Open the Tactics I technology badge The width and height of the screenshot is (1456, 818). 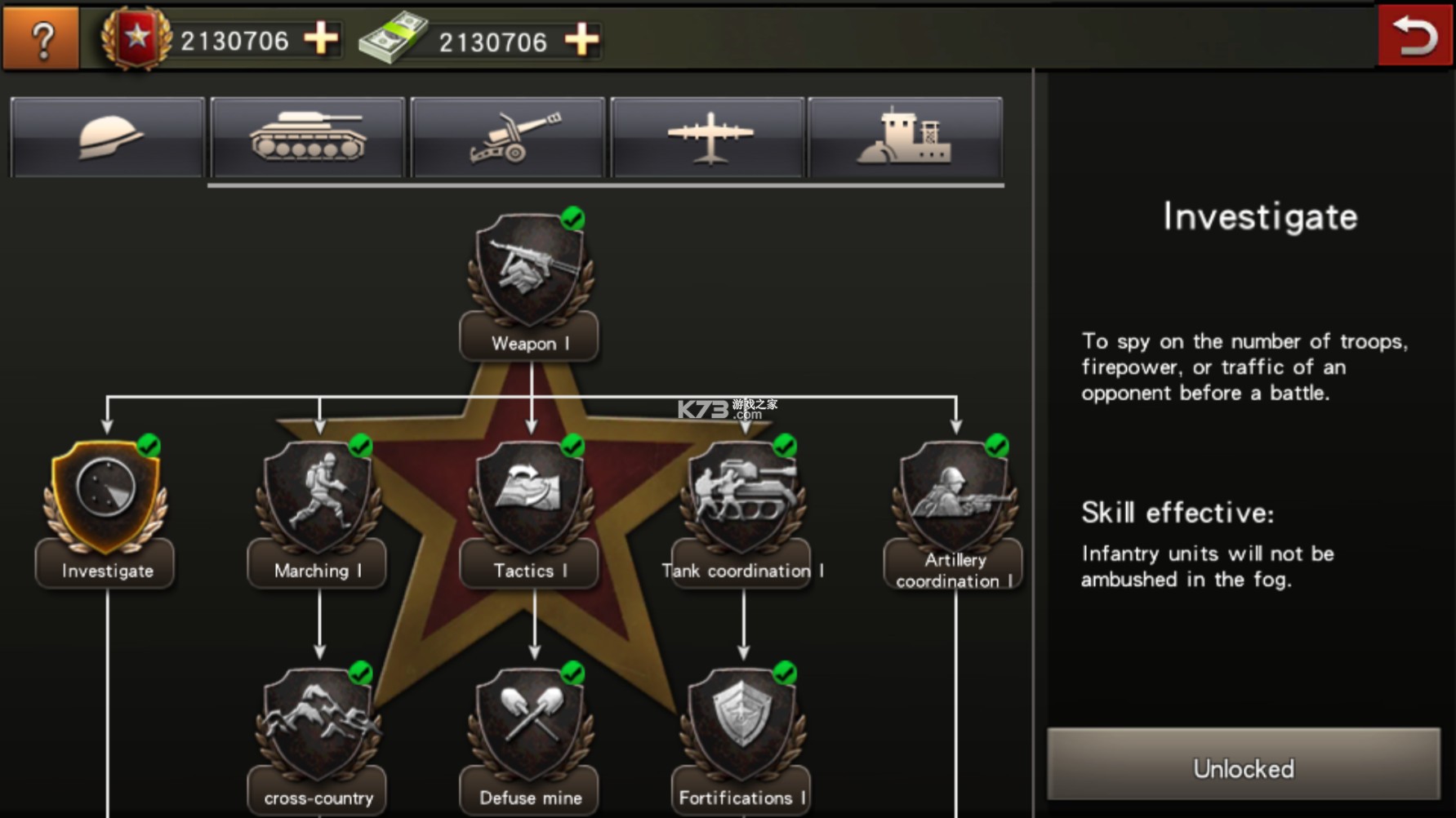tap(529, 498)
